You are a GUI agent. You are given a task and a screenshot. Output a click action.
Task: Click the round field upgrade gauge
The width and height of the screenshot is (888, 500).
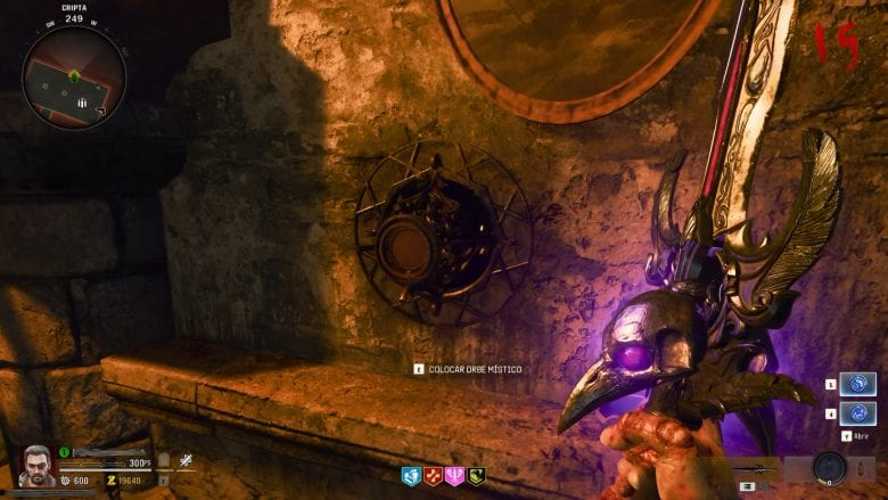click(829, 468)
